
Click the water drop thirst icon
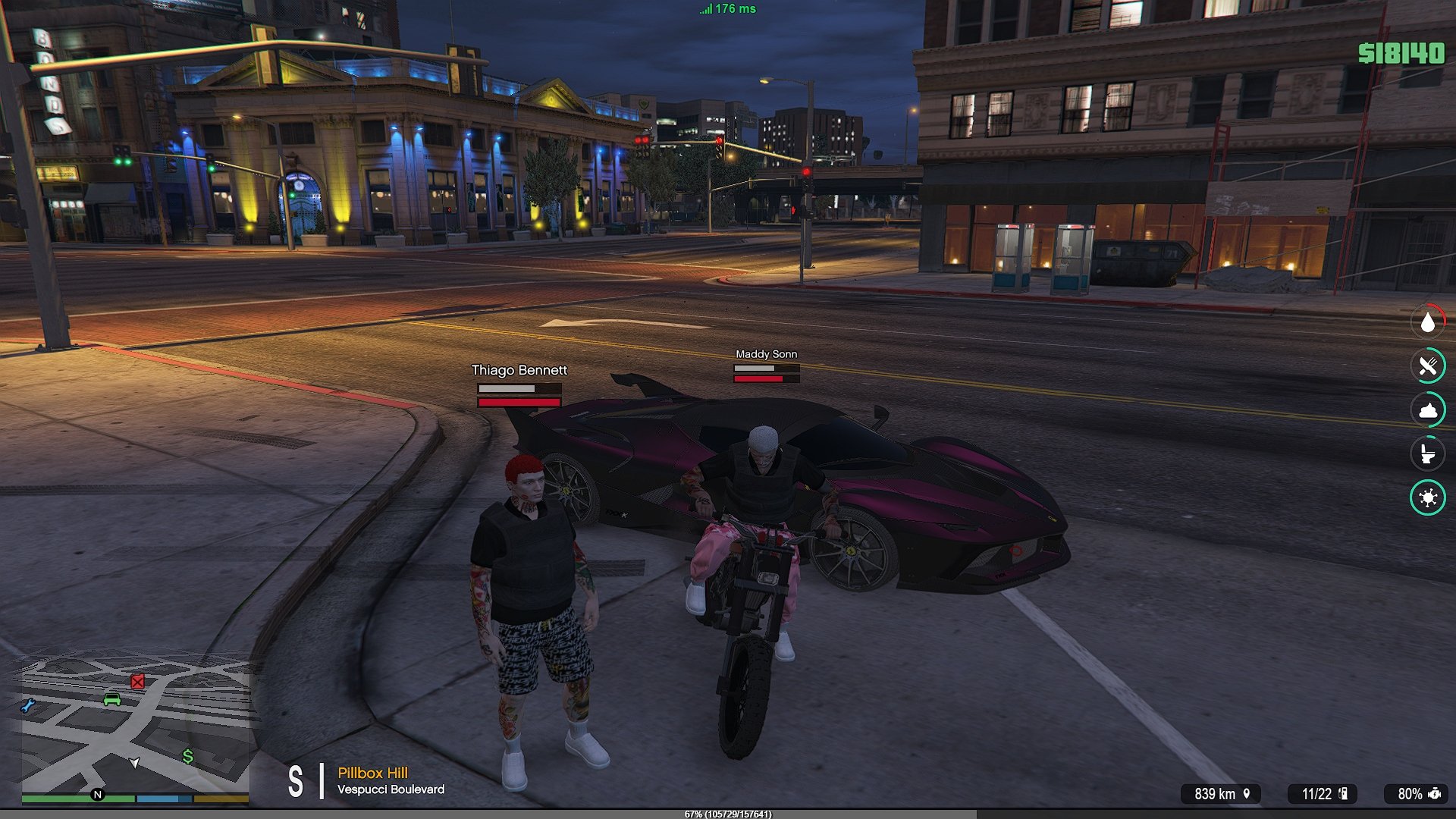[x=1427, y=322]
